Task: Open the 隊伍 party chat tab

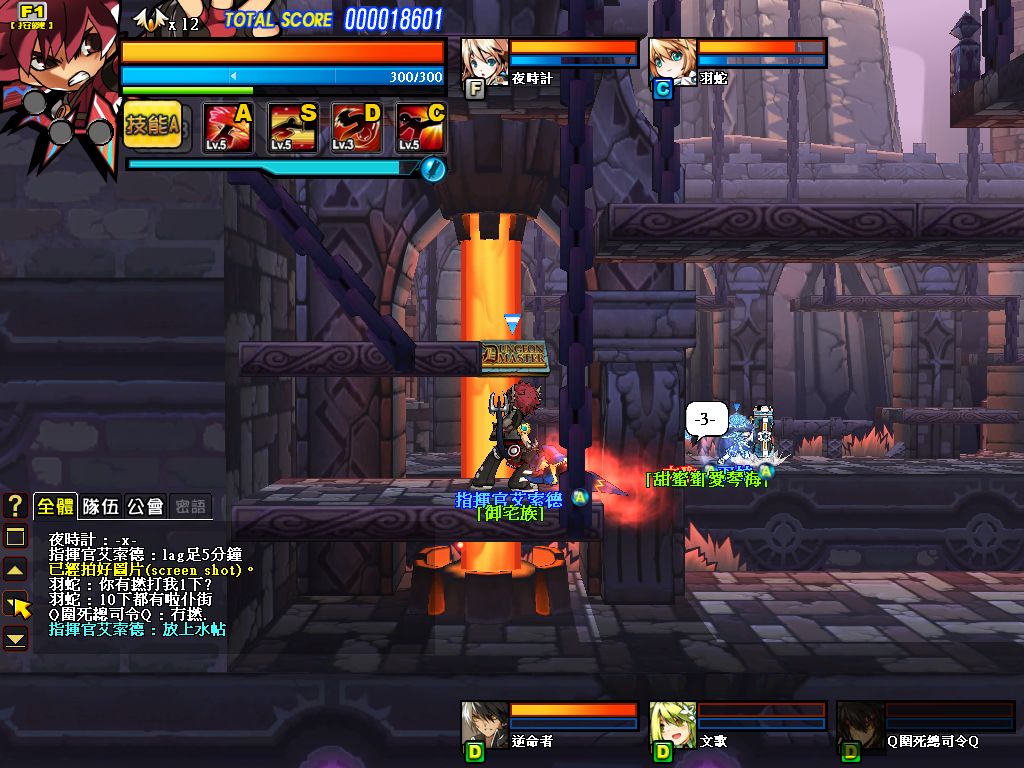Action: pos(101,506)
